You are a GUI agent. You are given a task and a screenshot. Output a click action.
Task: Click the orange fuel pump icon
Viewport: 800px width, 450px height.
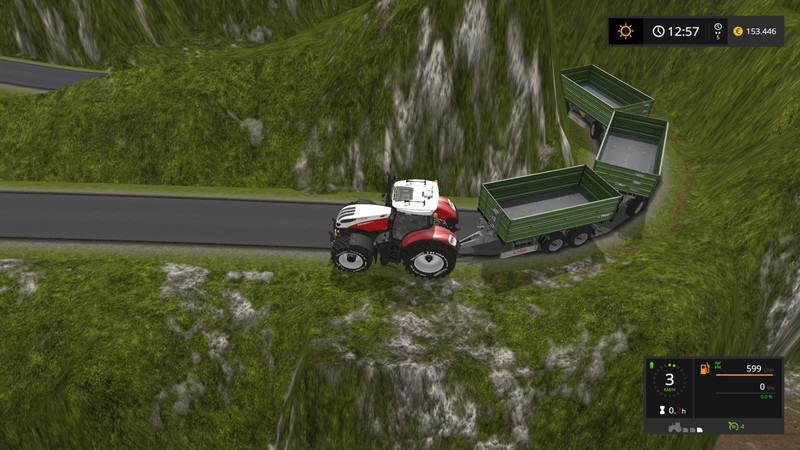(x=703, y=370)
